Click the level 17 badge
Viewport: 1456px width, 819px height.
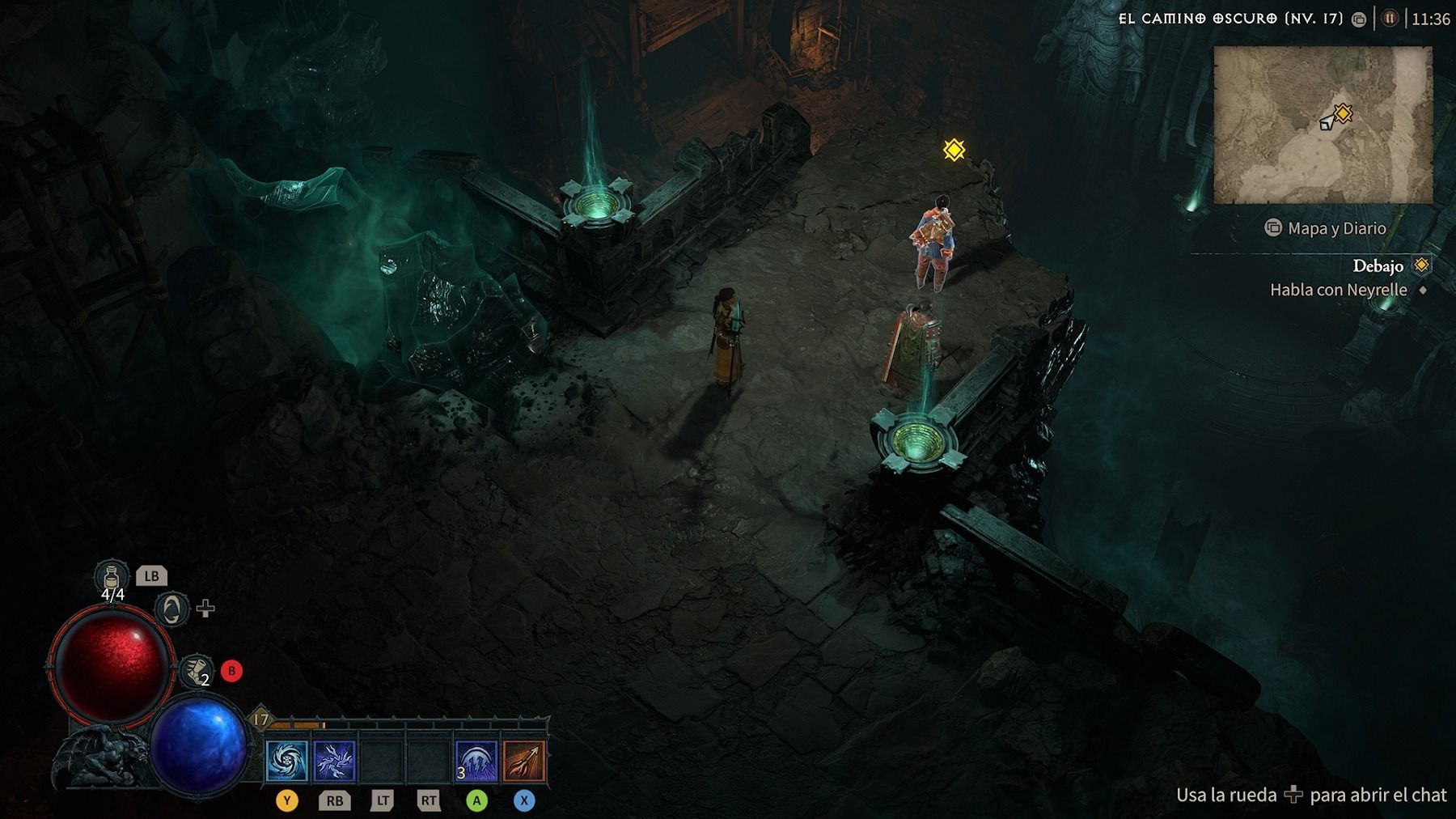click(260, 719)
